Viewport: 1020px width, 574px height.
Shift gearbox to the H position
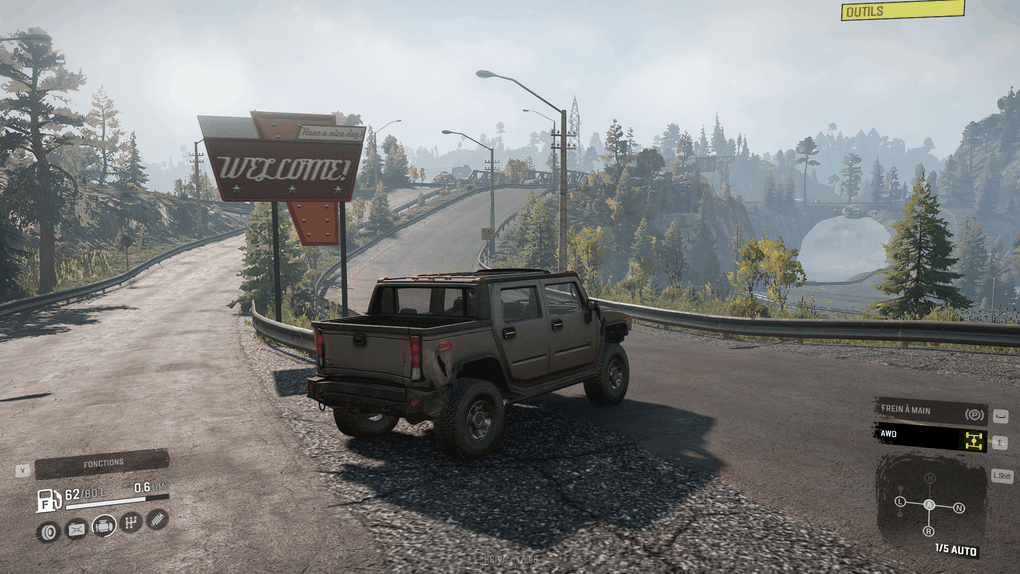pyautogui.click(x=929, y=478)
